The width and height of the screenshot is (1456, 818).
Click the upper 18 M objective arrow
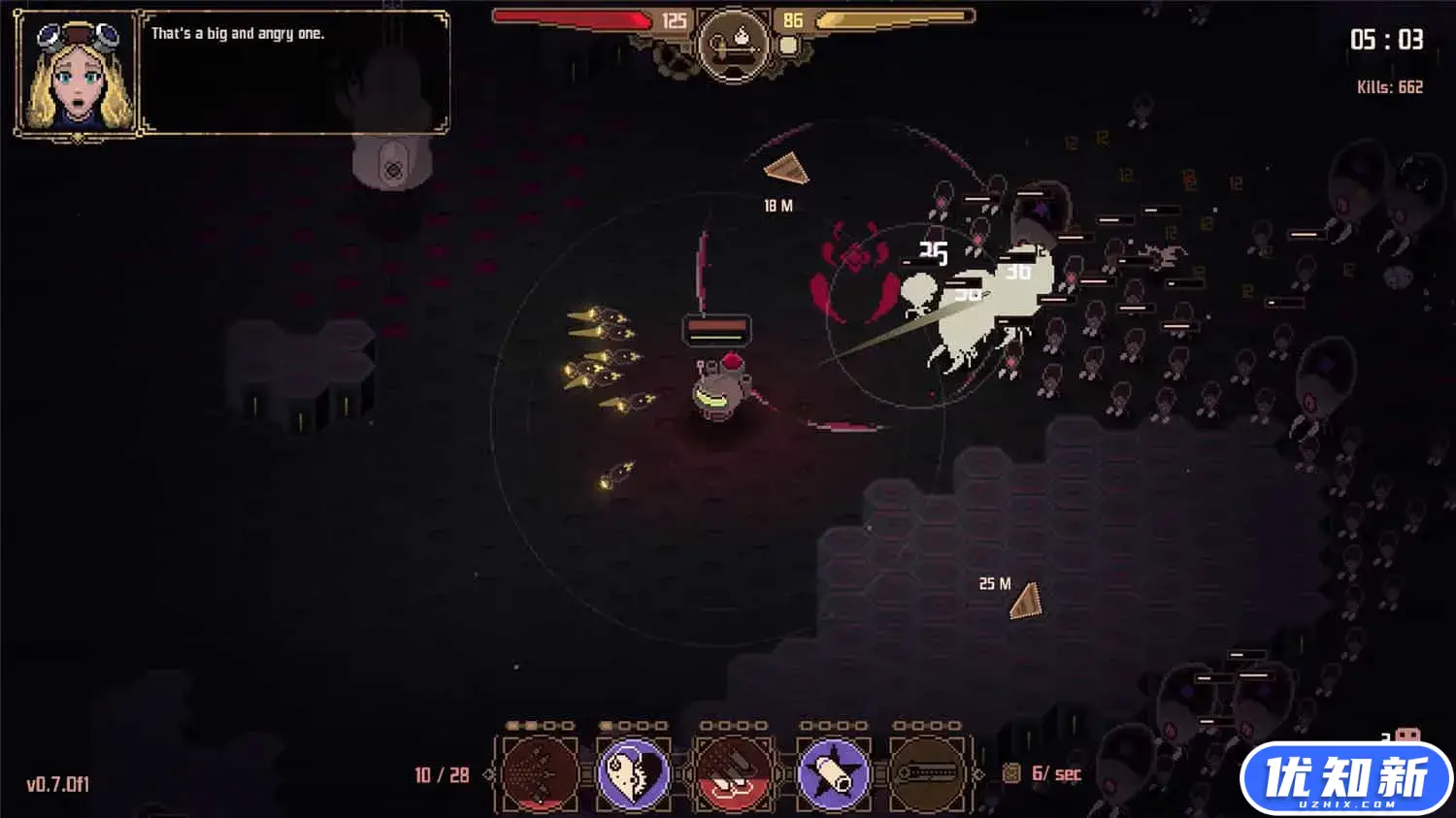(x=788, y=170)
